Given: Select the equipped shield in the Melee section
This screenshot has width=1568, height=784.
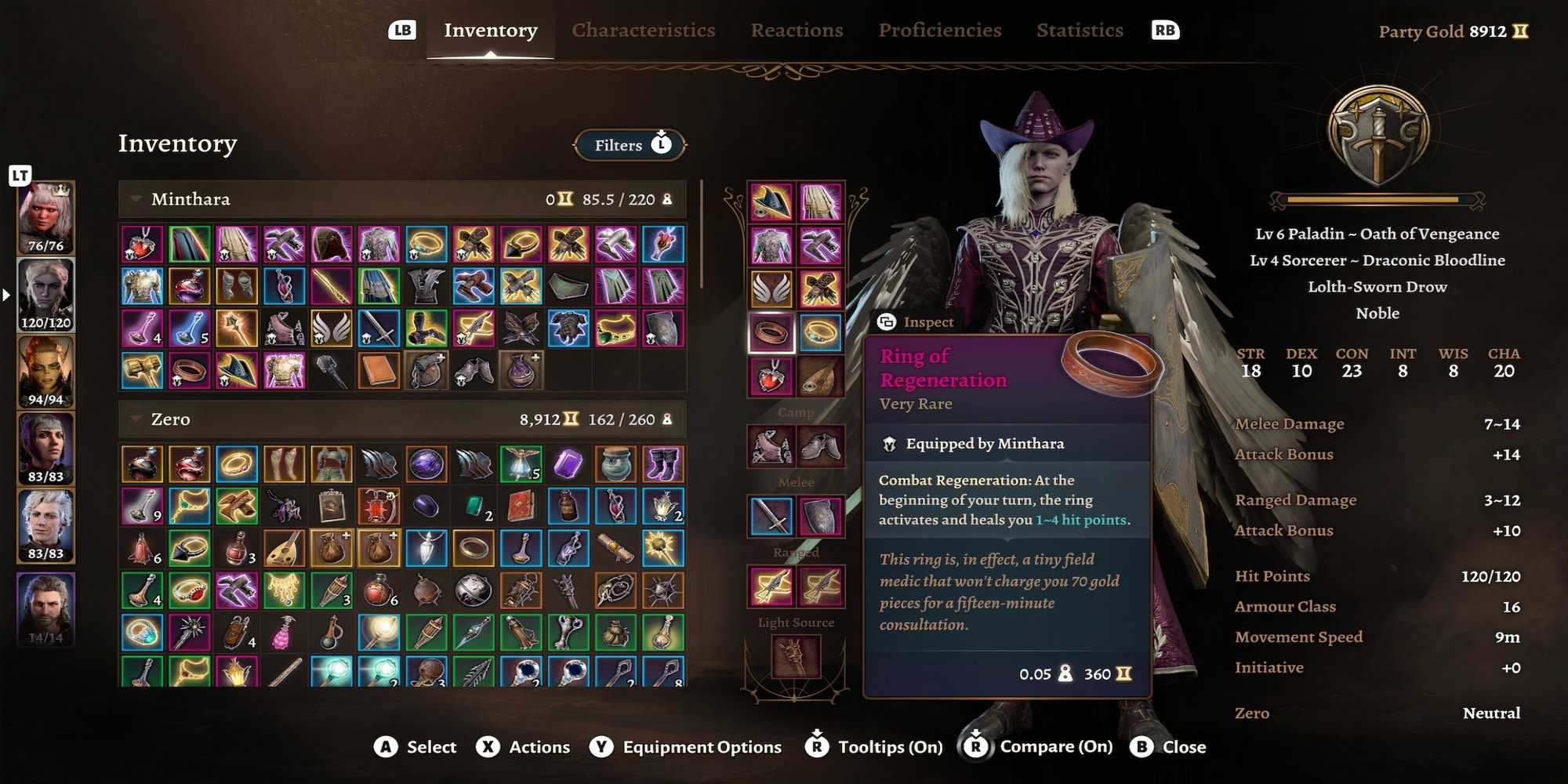Looking at the screenshot, I should pos(822,514).
